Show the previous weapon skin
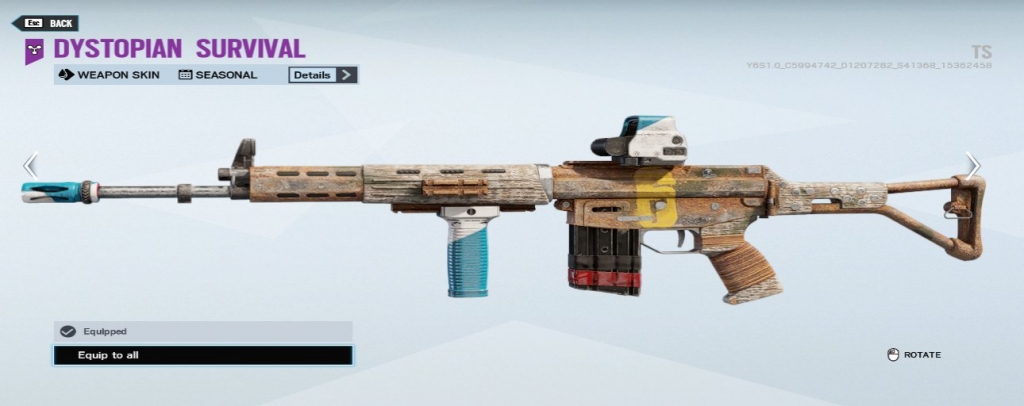 30,166
